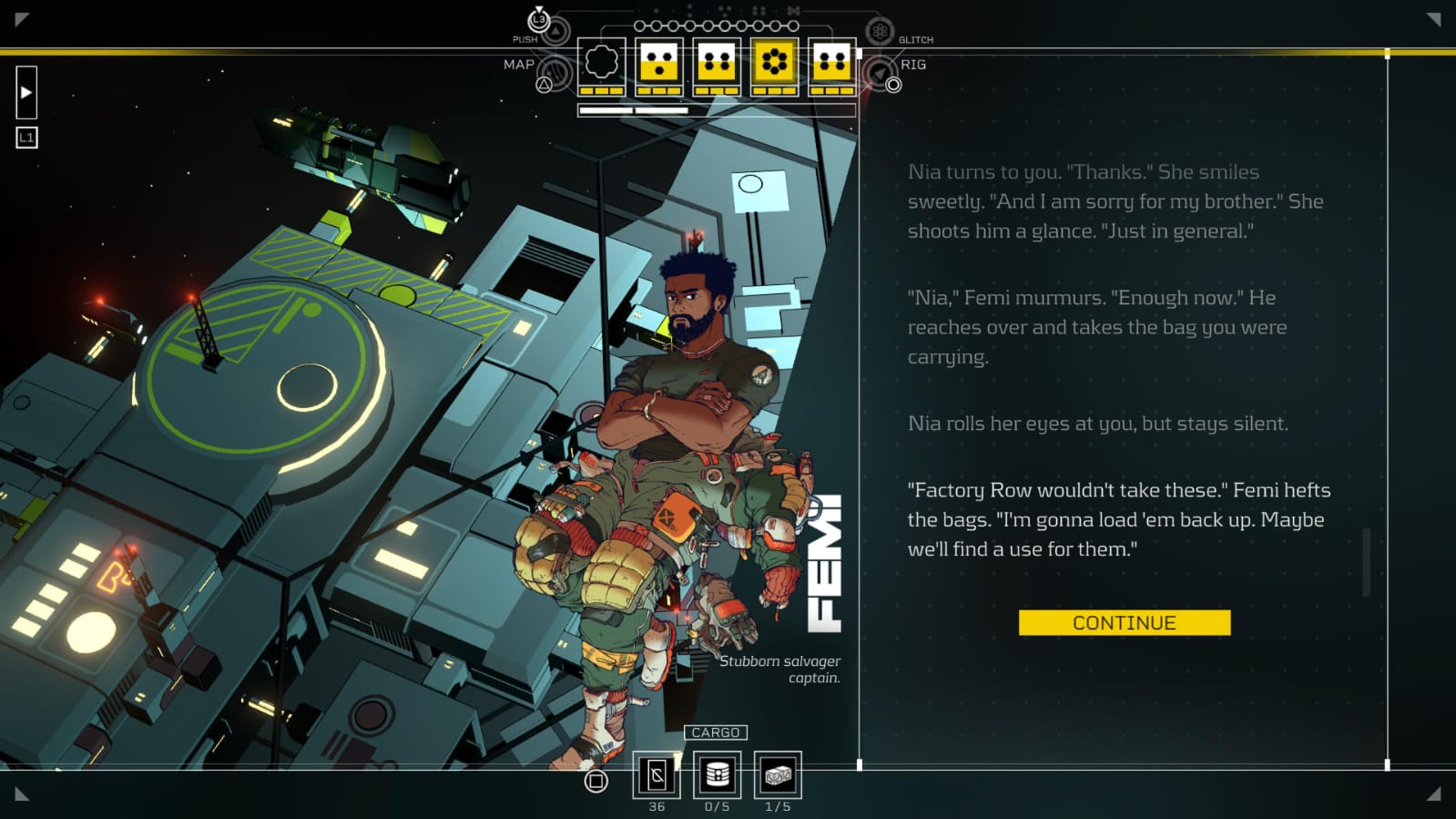Select the Glitch dice icon
1456x819 pixels.
point(880,32)
